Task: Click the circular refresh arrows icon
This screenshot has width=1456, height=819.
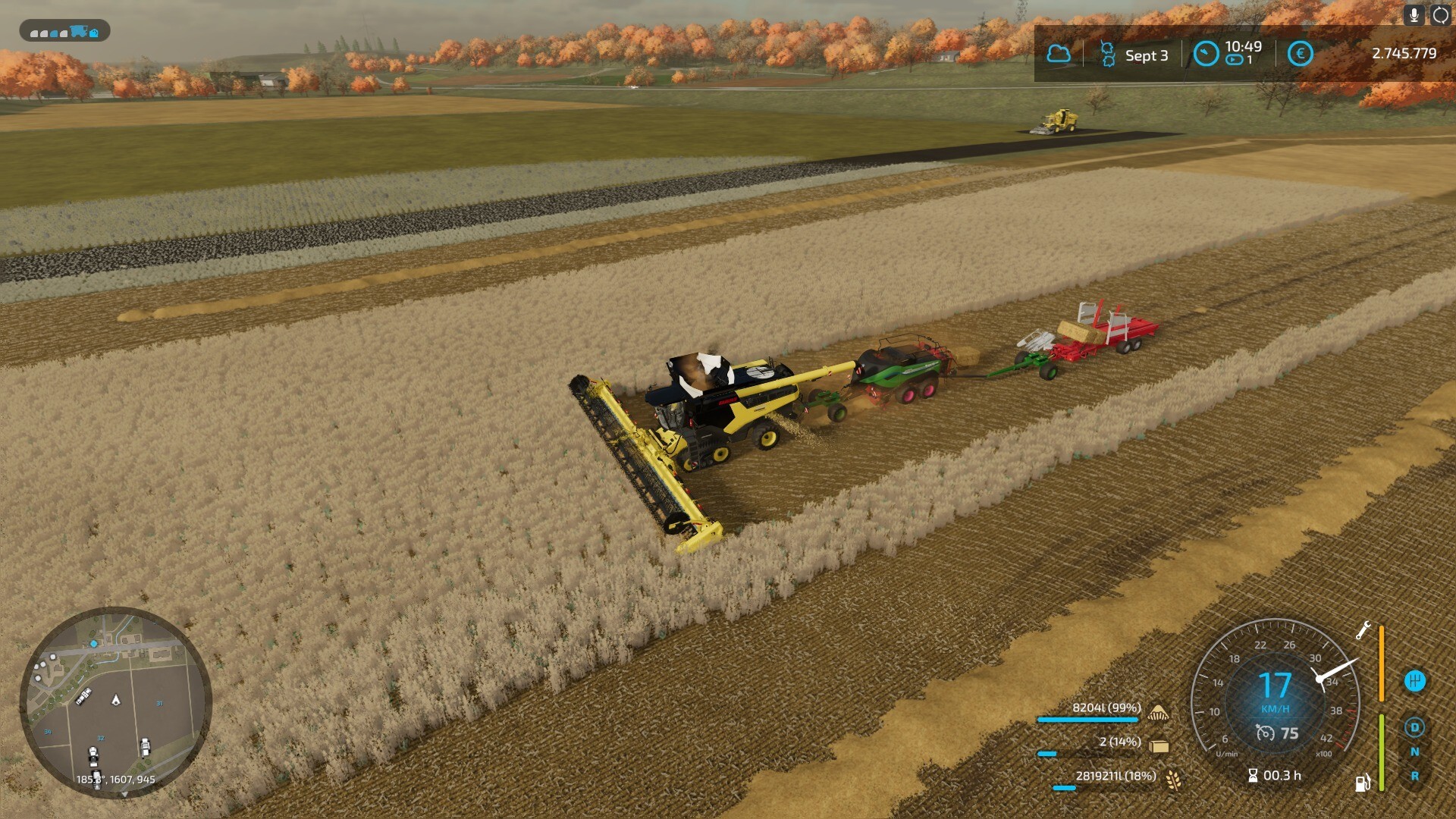Action: coord(1440,14)
